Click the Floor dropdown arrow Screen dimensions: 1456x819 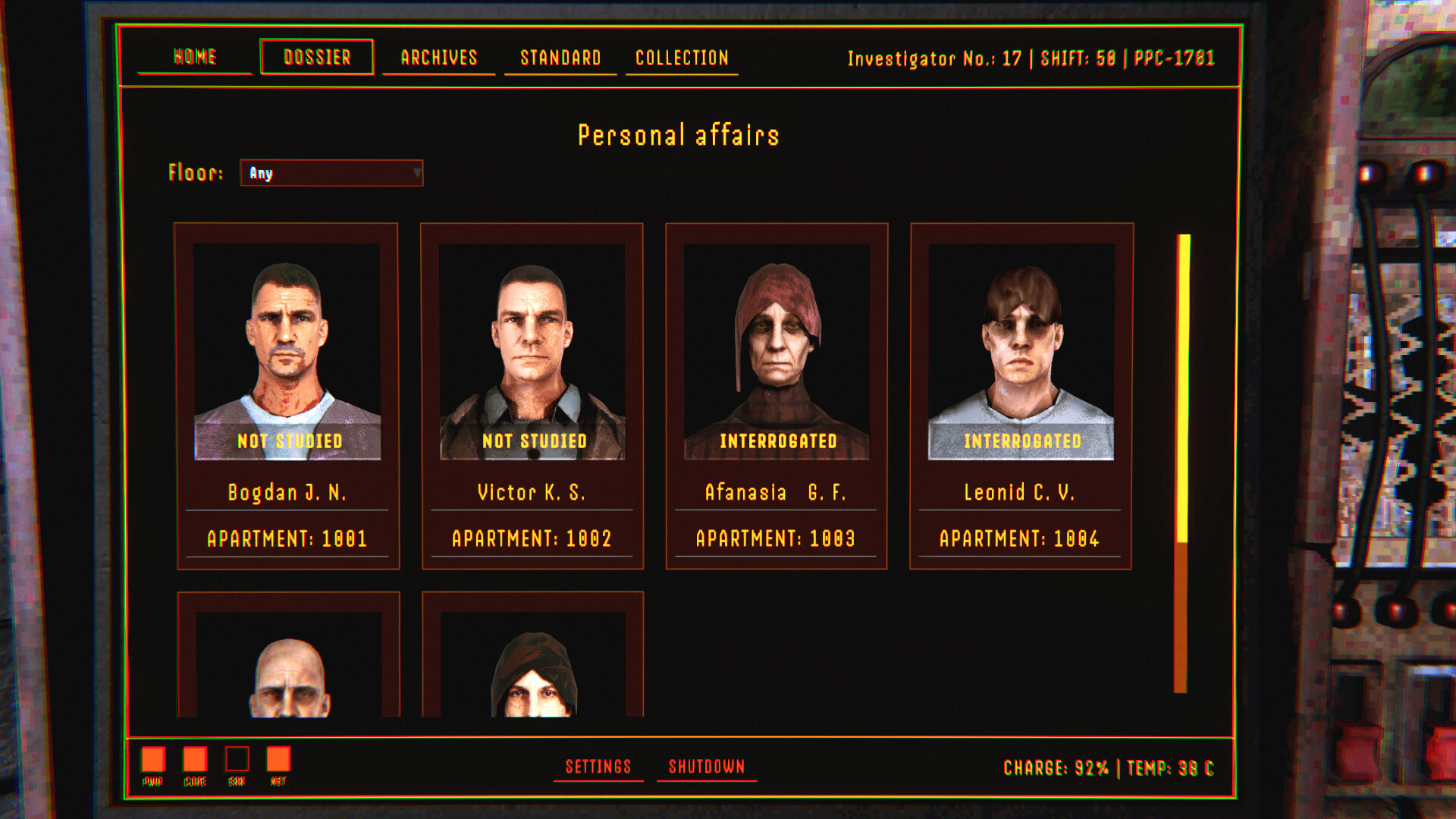419,174
